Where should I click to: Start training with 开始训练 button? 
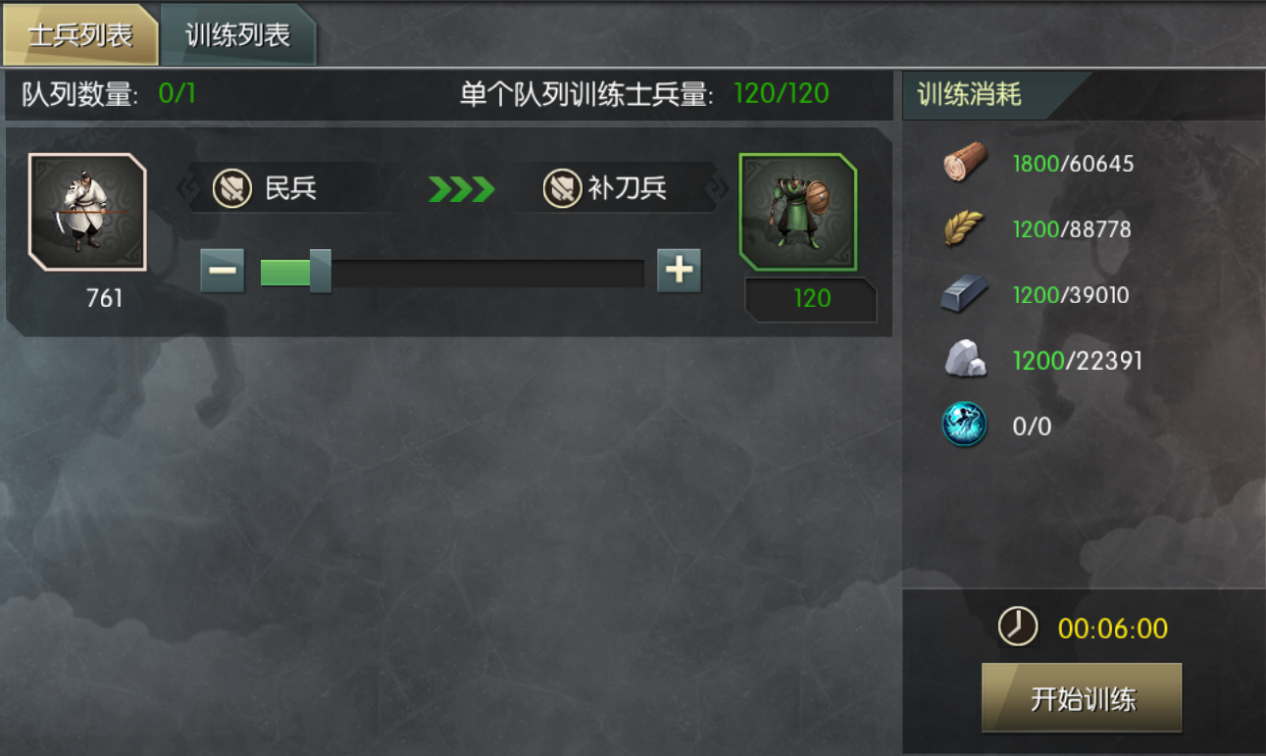tap(1082, 698)
